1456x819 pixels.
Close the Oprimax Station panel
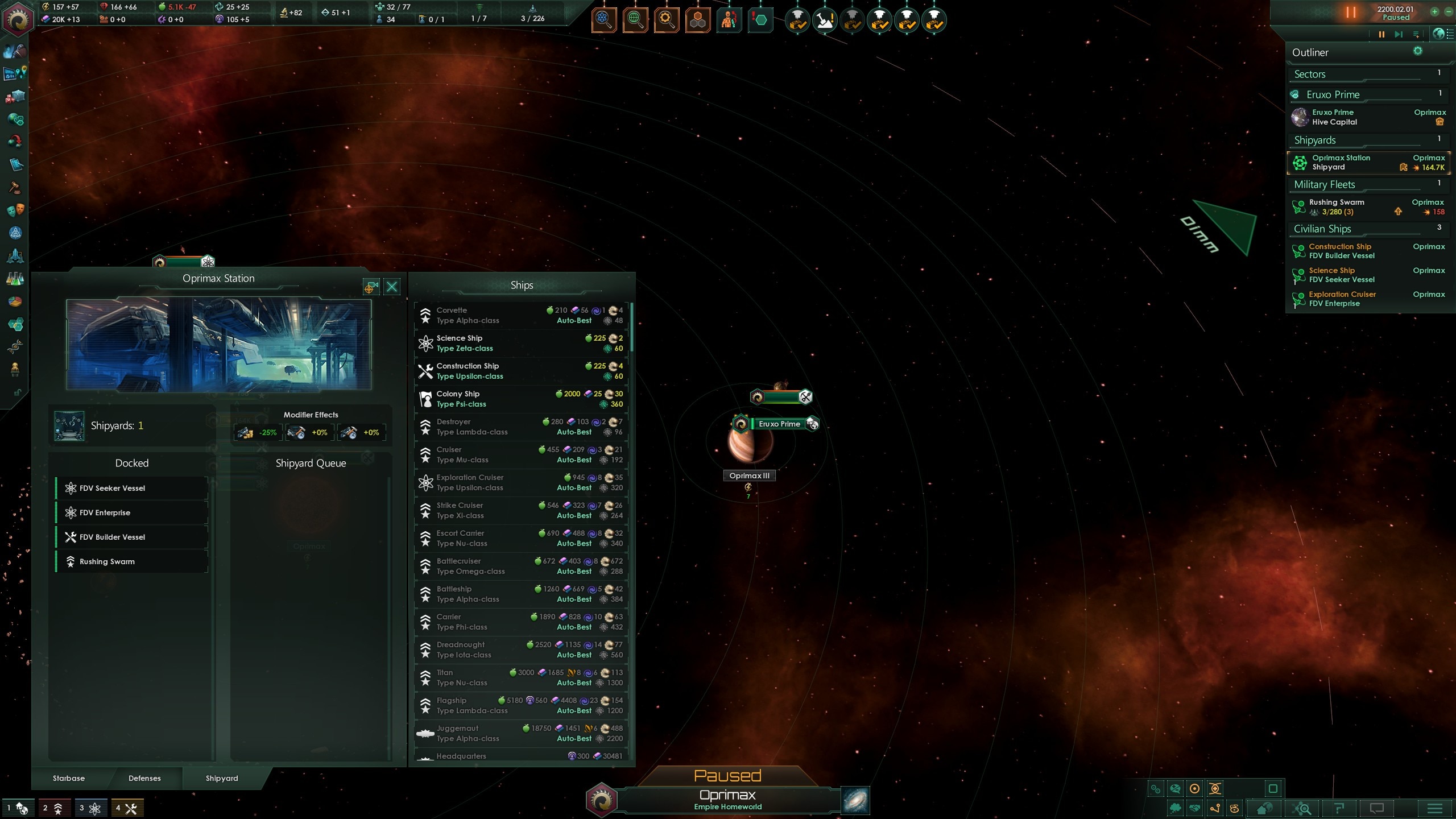pos(392,287)
